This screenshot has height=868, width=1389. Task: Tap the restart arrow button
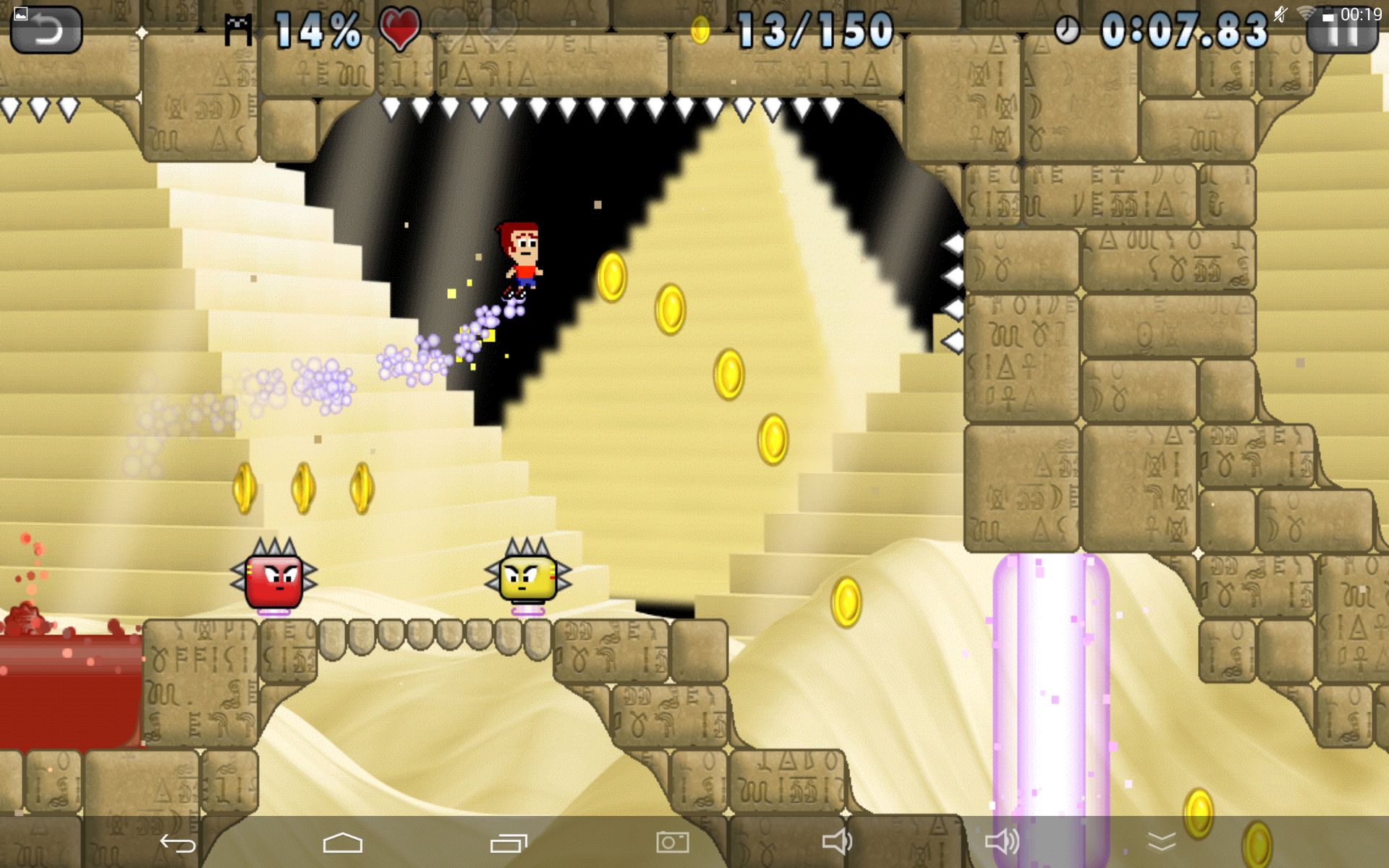click(46, 30)
